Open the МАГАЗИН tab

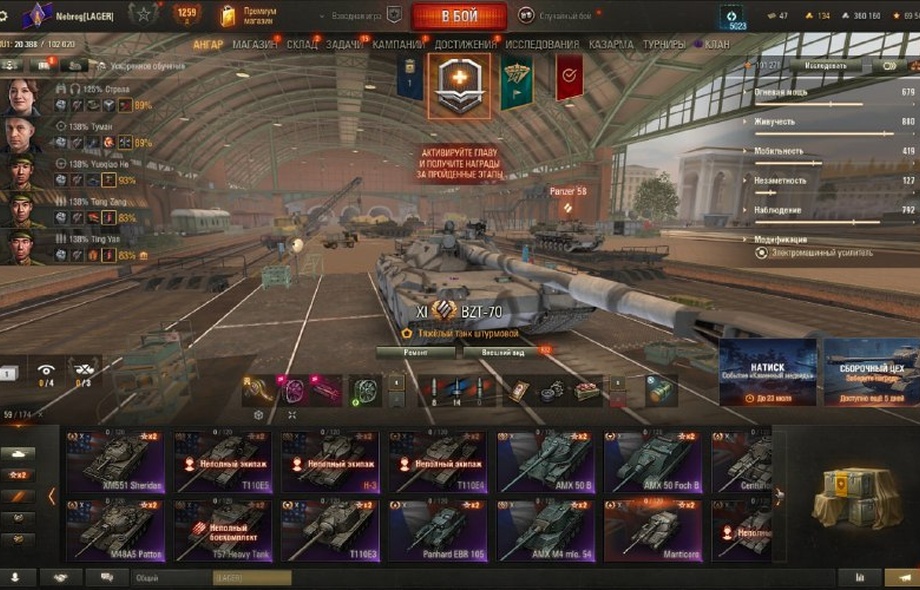click(x=255, y=45)
